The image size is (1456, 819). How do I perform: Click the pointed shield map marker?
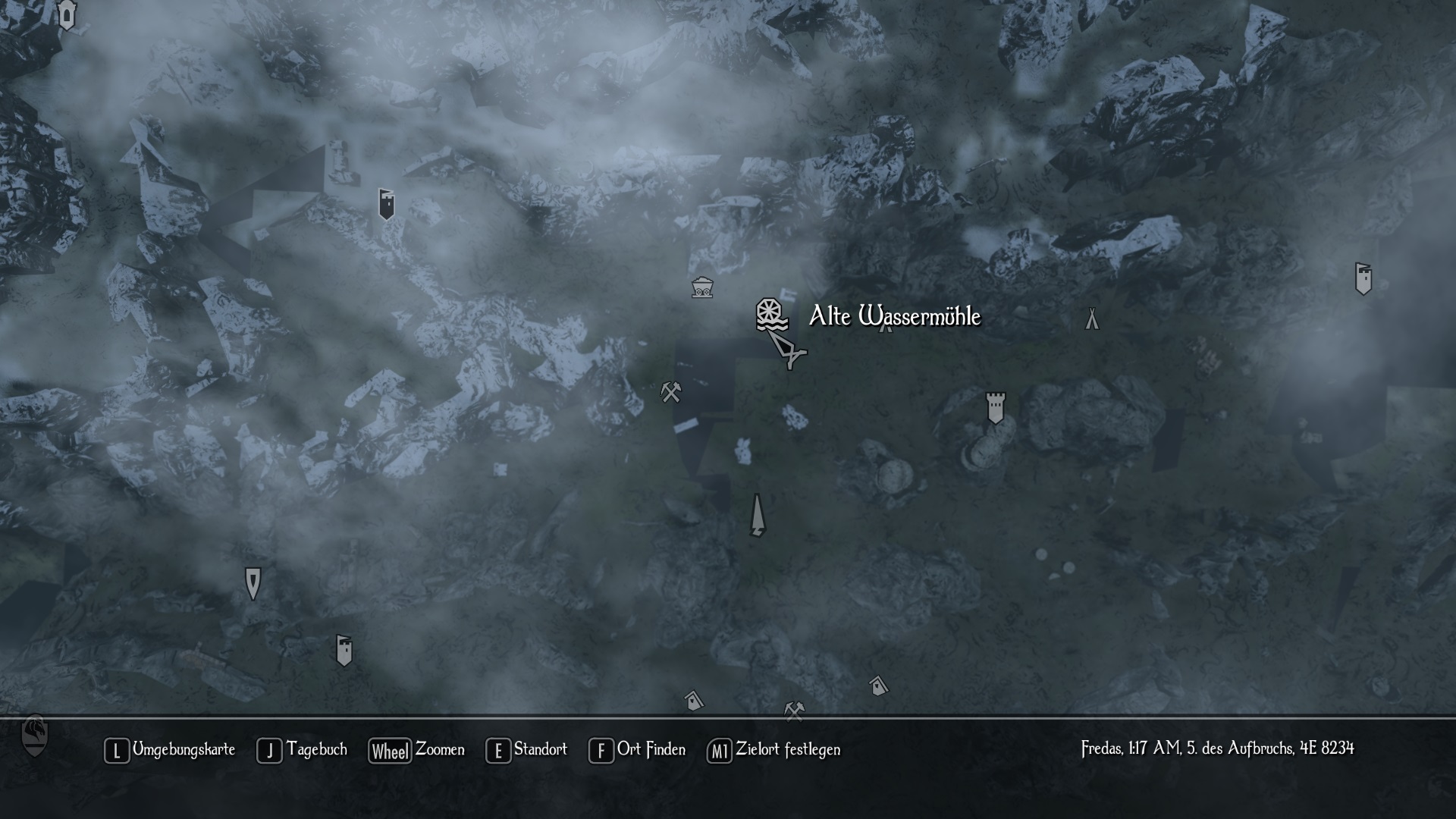(253, 582)
